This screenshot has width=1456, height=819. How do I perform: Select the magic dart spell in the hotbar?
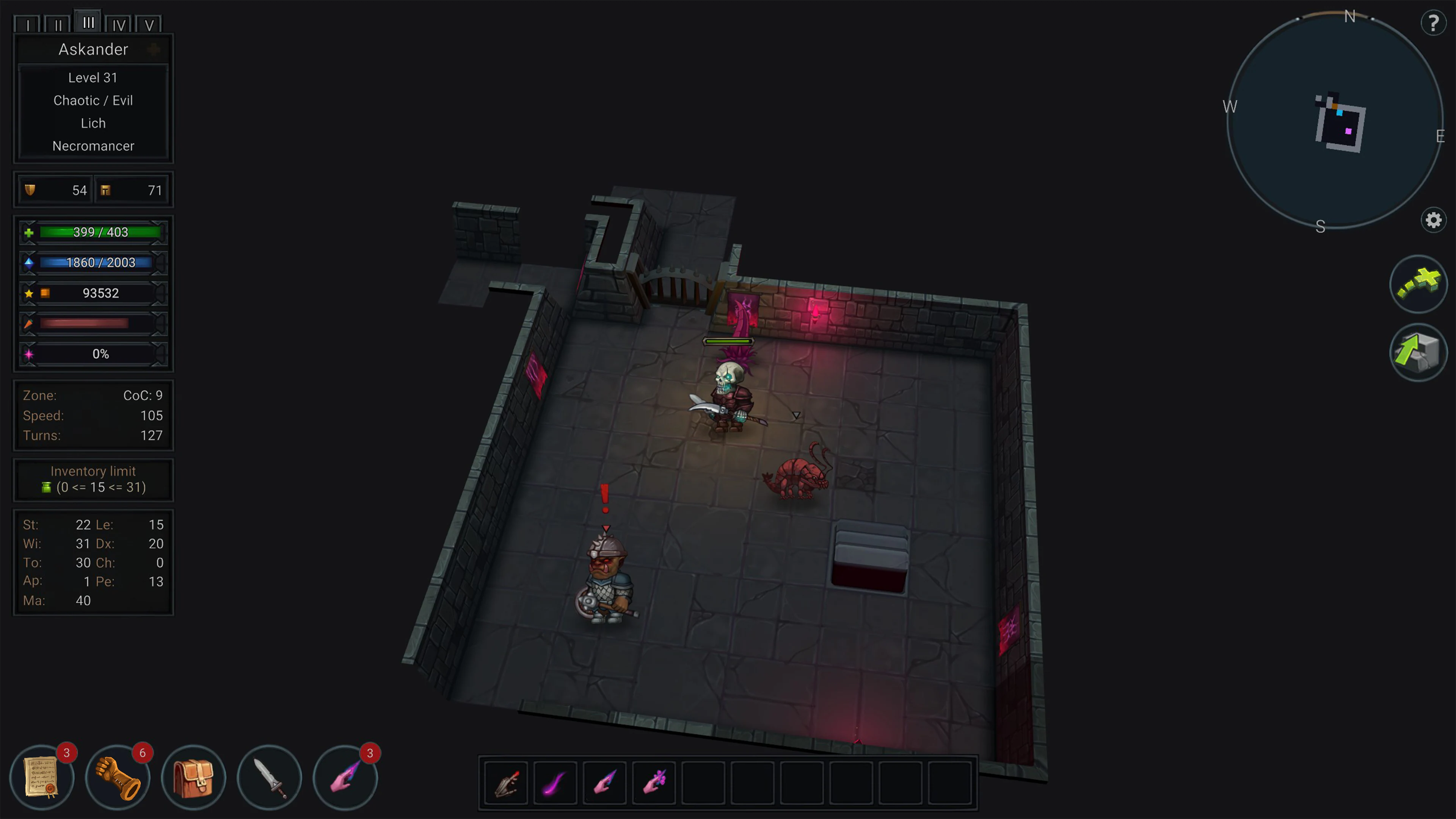click(605, 783)
